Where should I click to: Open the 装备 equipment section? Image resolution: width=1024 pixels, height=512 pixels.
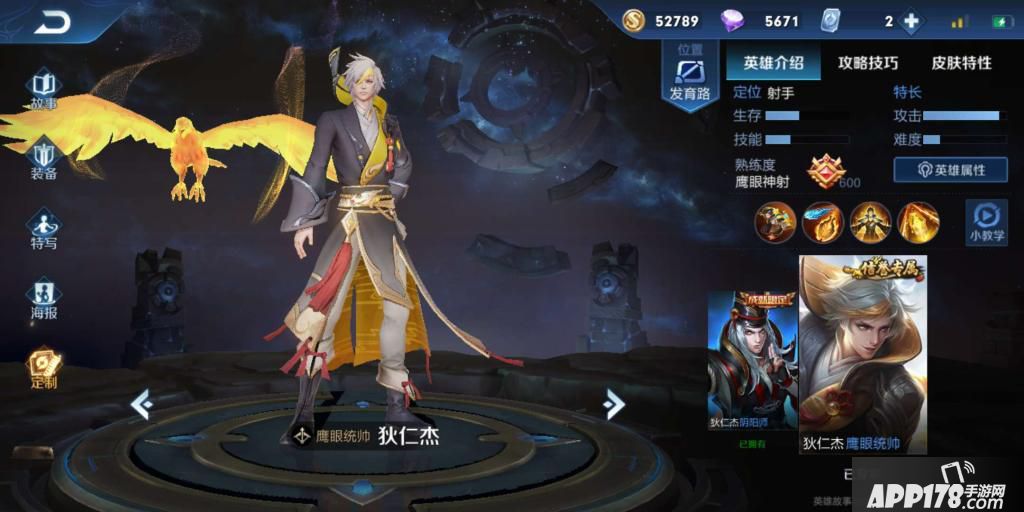(x=43, y=160)
